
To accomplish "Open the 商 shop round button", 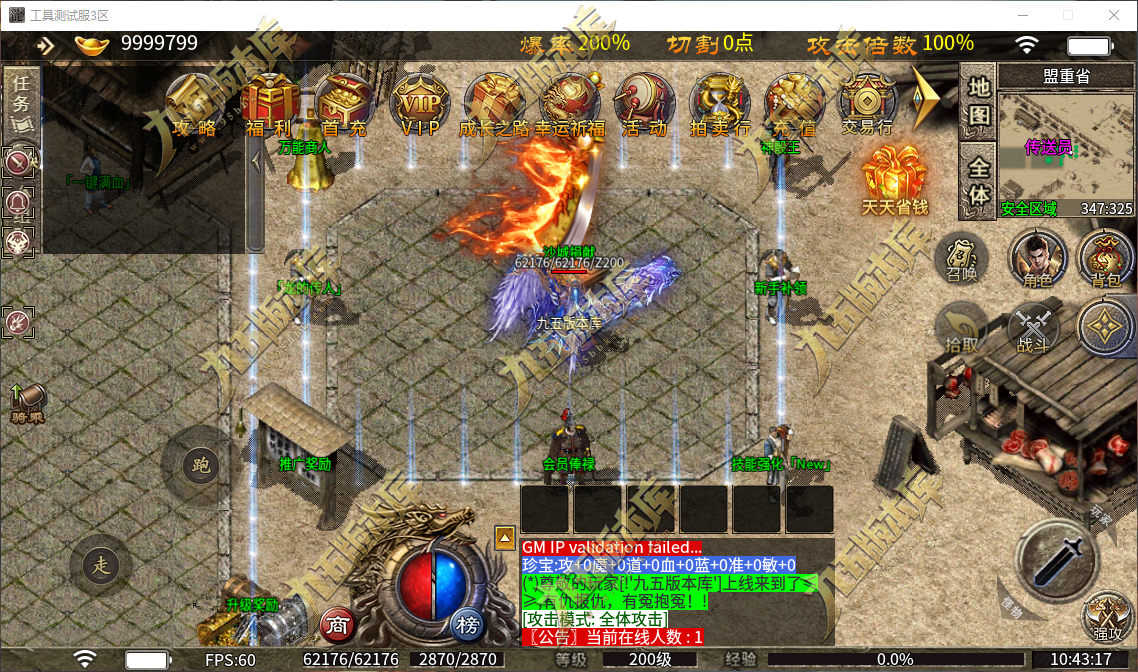I will [x=338, y=625].
